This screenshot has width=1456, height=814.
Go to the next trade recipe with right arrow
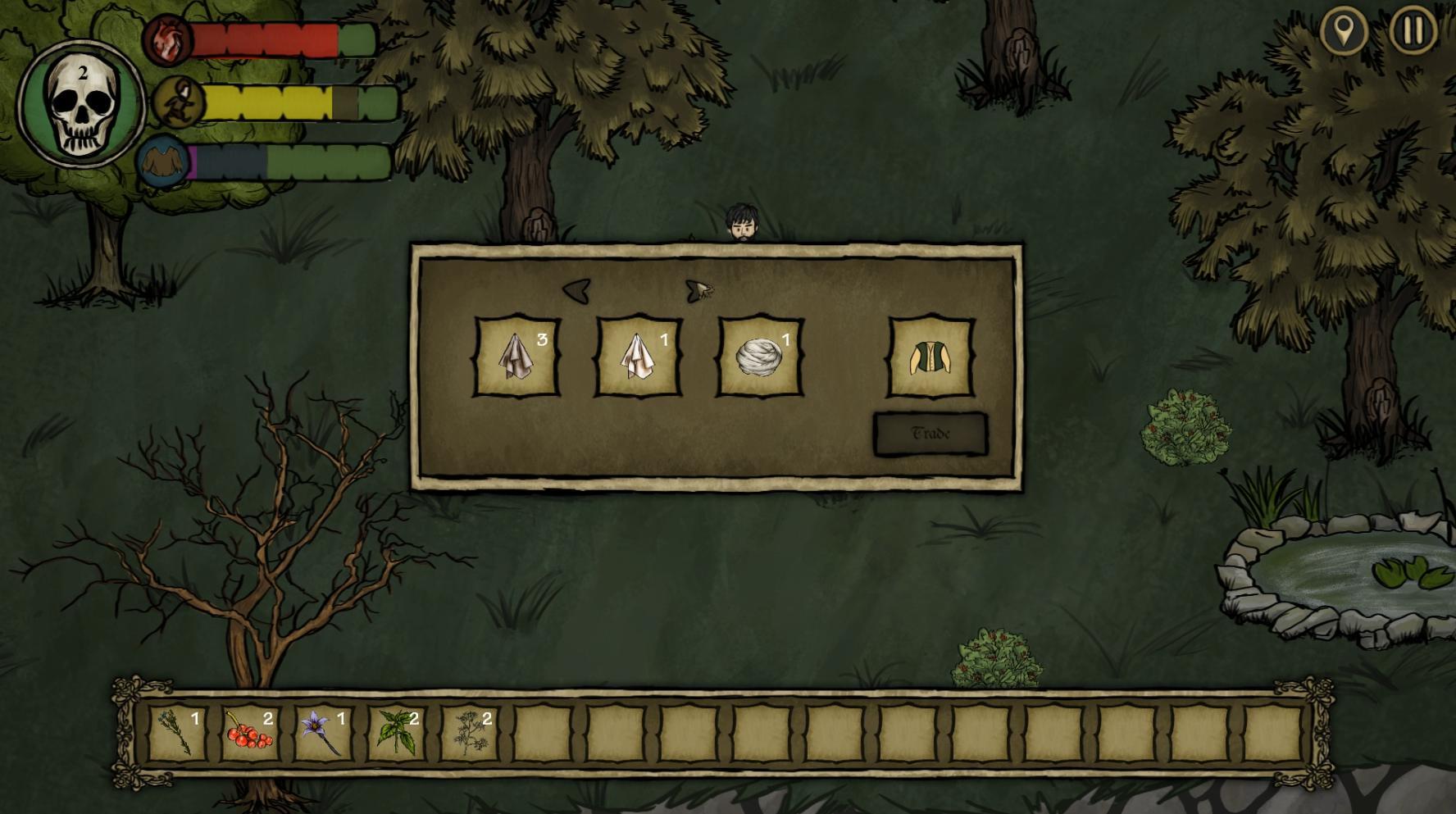pos(698,290)
